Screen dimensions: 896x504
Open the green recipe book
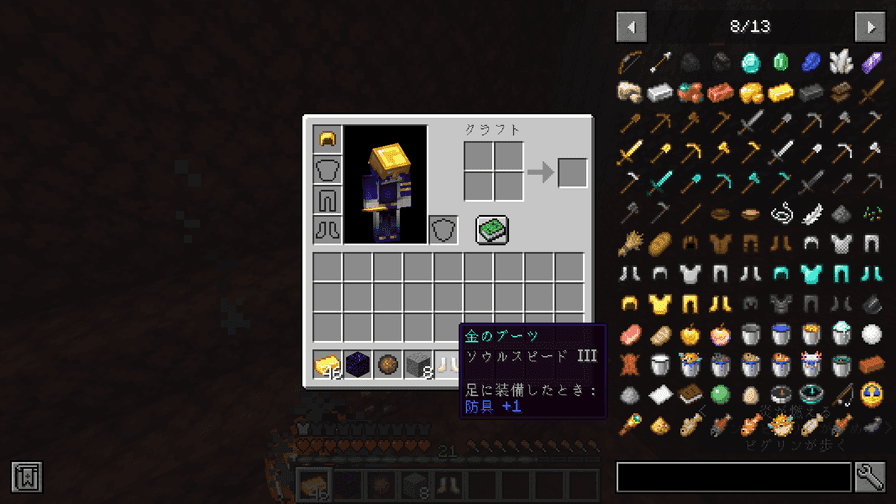(491, 229)
